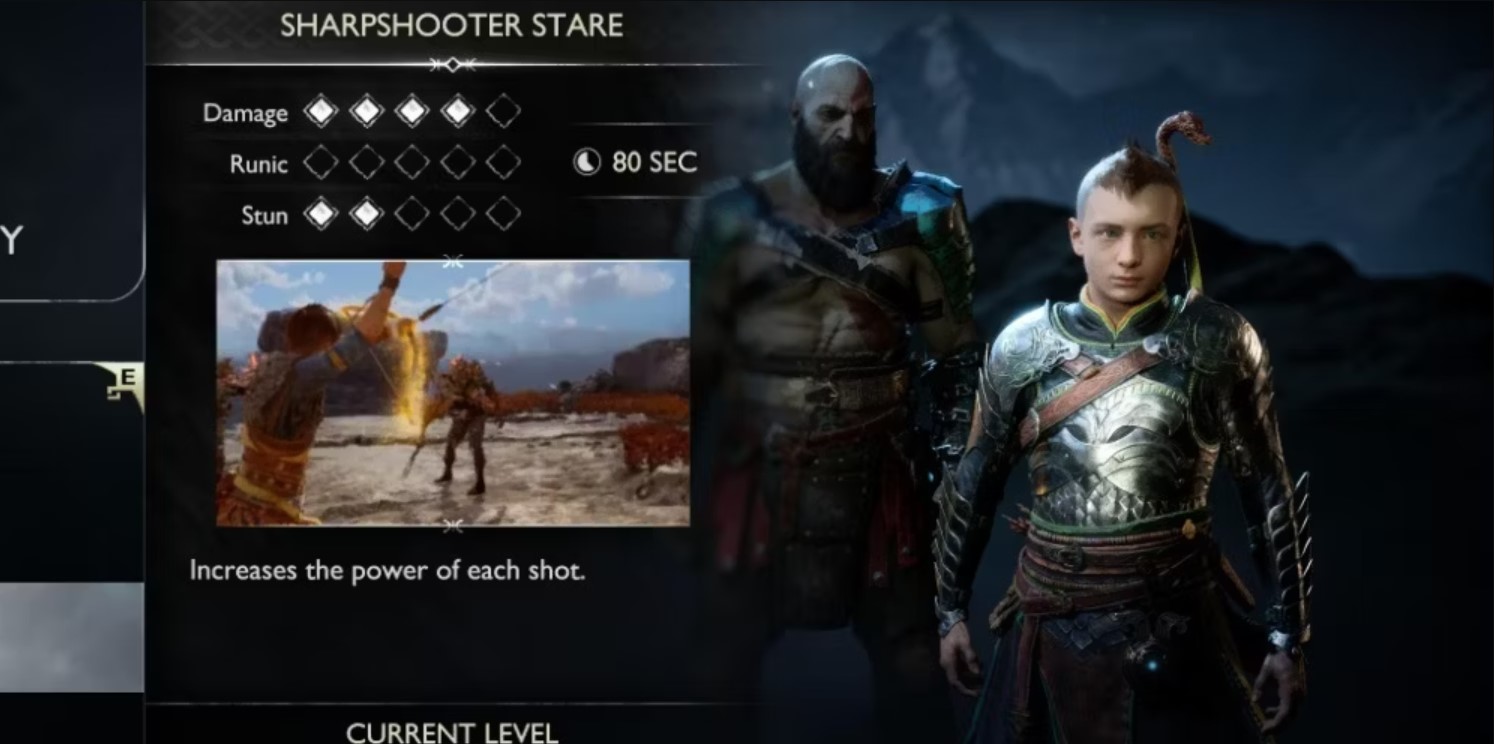Click the cooldown clock icon next to 80 SEC
This screenshot has width=1494, height=744.
click(585, 163)
